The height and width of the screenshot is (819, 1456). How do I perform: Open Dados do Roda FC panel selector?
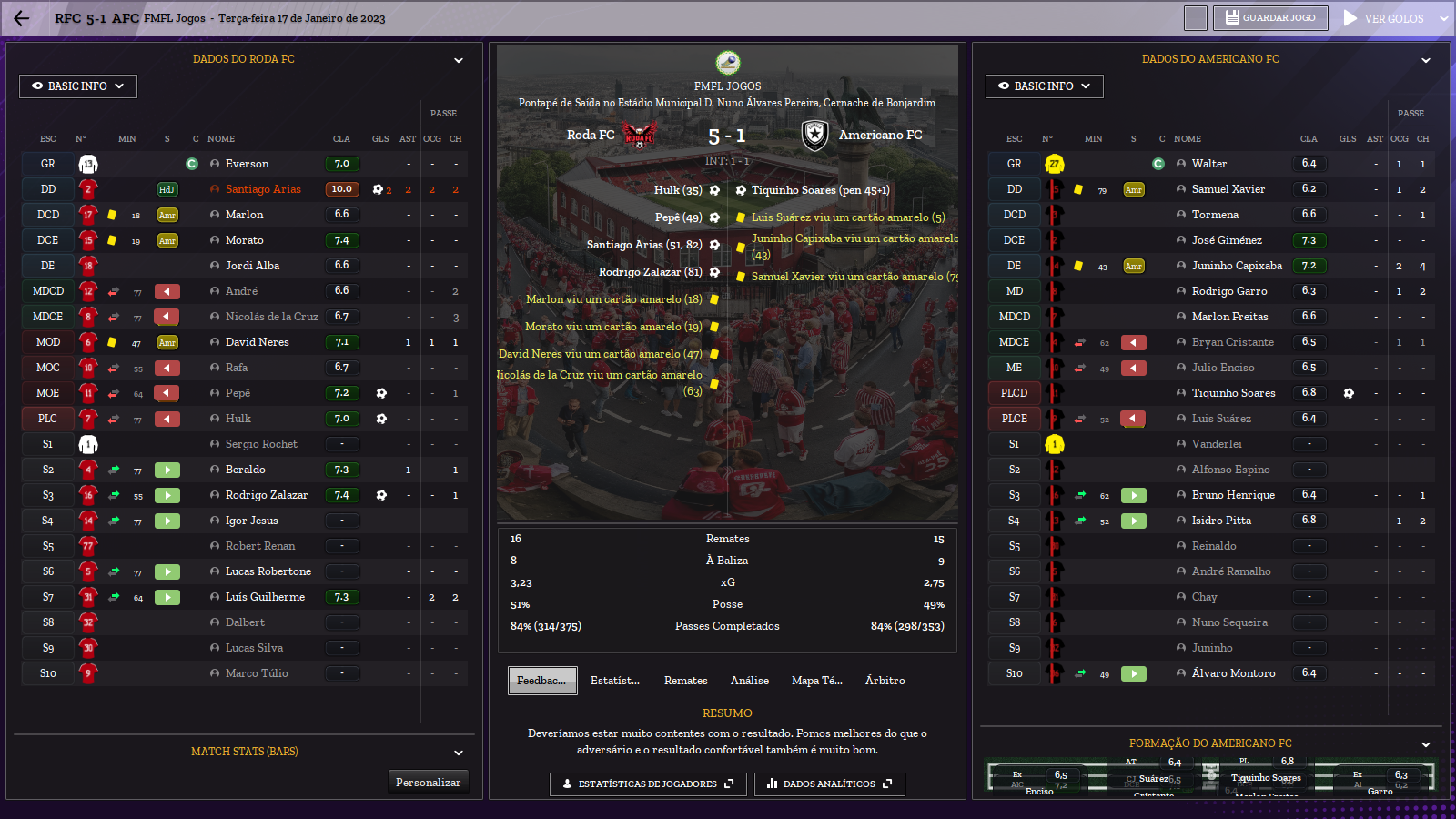point(459,60)
